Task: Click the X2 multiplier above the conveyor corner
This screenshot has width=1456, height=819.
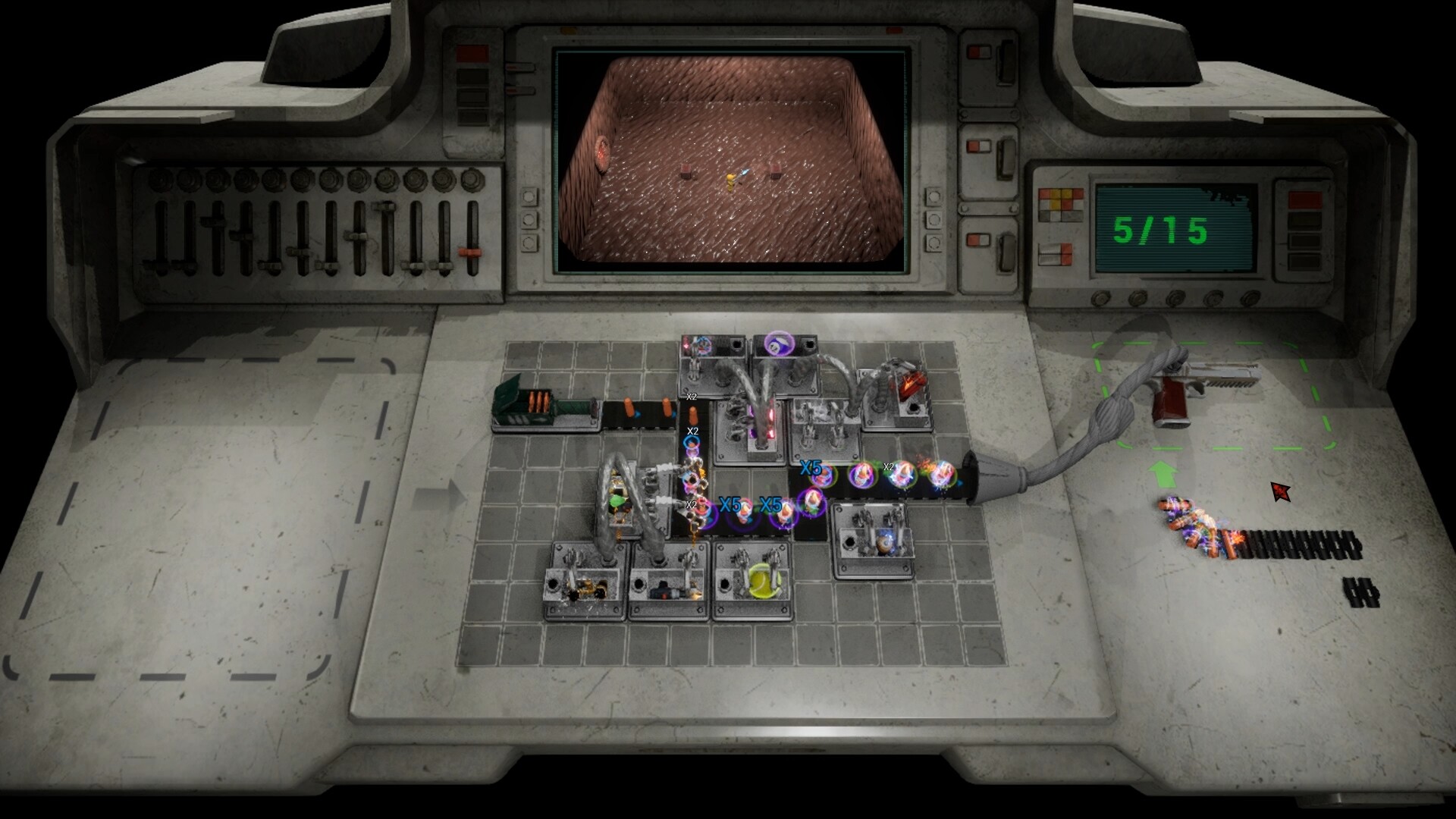Action: (x=691, y=397)
